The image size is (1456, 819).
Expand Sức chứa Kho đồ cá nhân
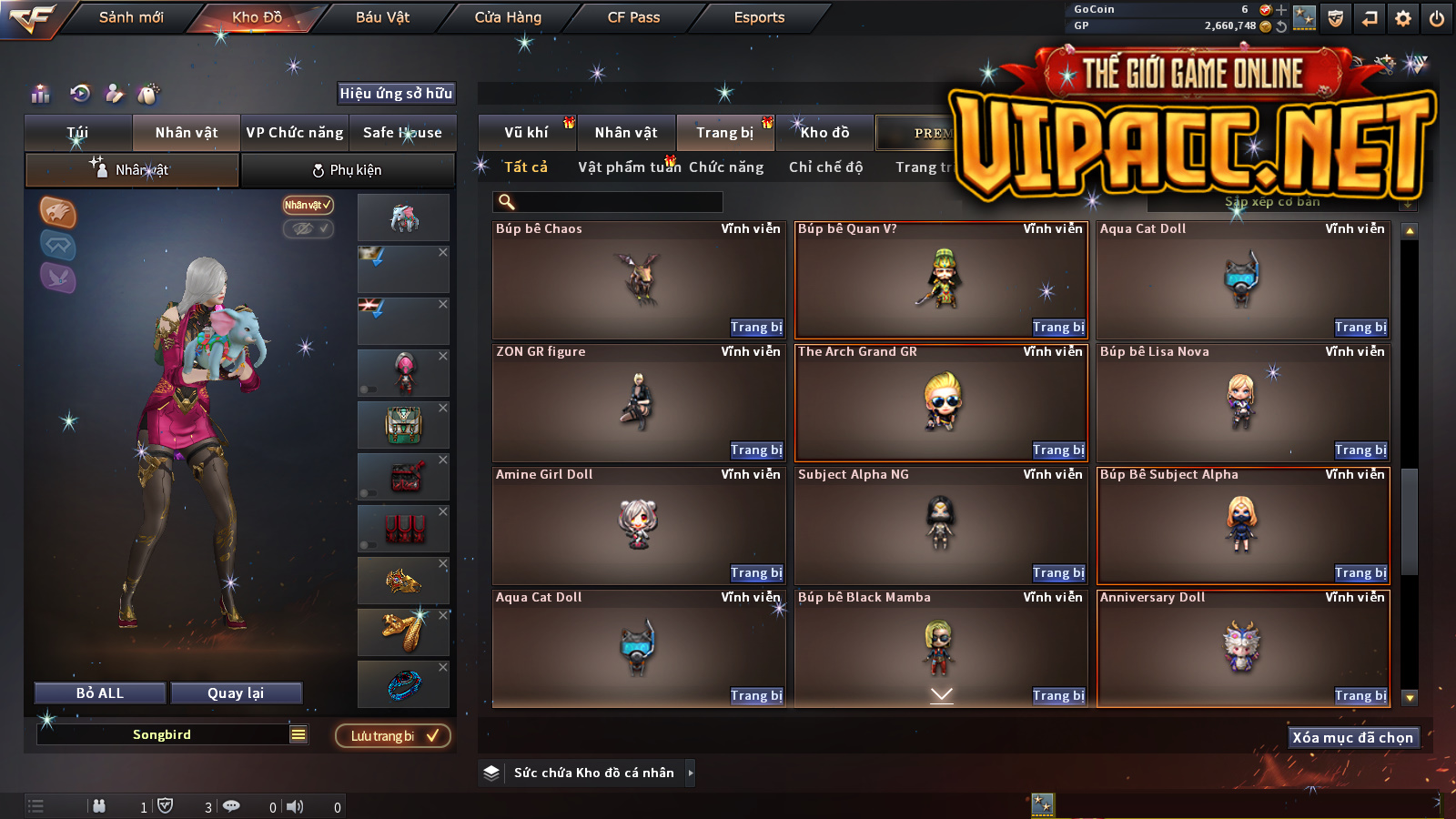(593, 773)
